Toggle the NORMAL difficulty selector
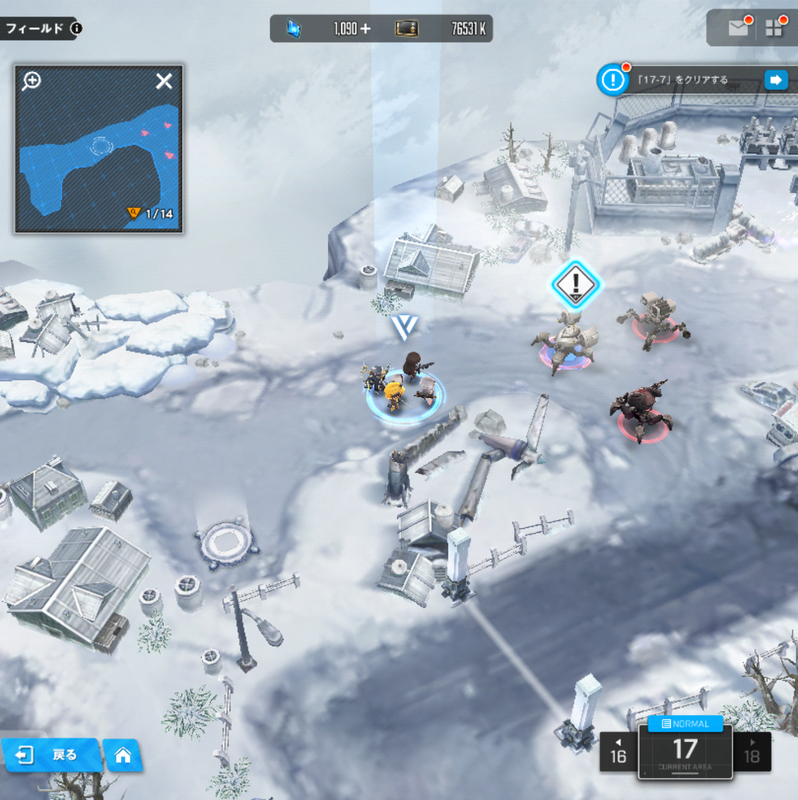Viewport: 798px width, 800px height. coord(684,723)
